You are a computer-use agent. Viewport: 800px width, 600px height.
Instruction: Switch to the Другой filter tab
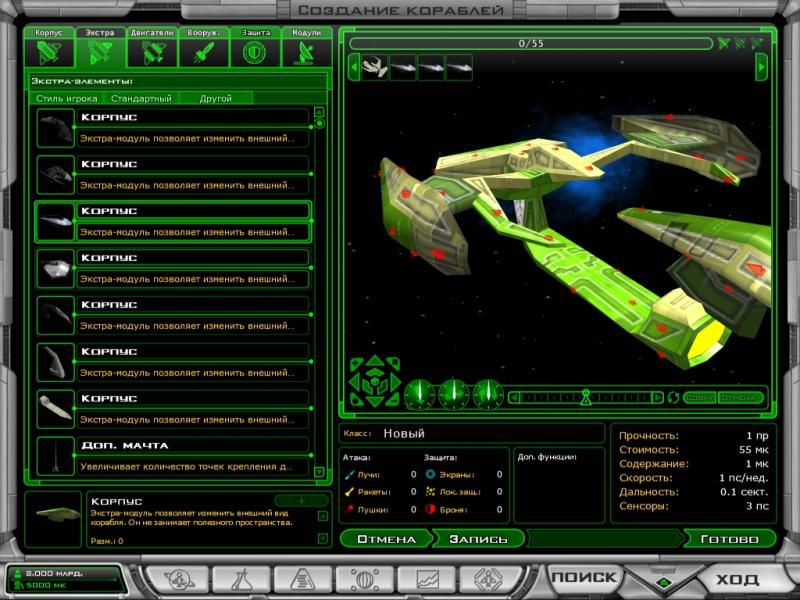(x=215, y=99)
